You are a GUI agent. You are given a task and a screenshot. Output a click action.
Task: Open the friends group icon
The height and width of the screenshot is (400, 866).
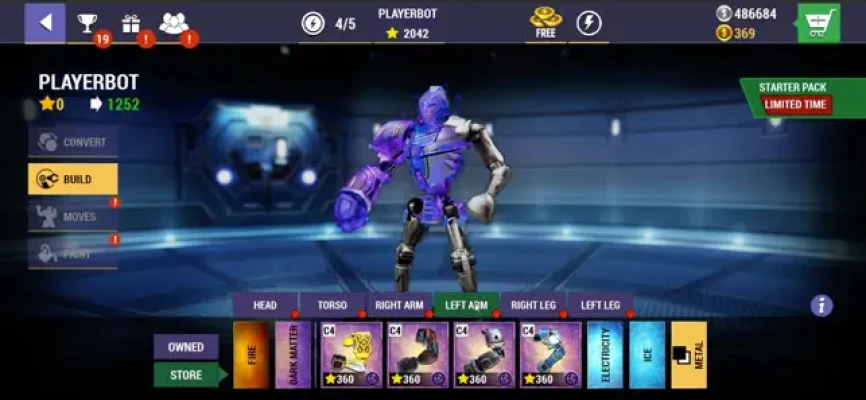(x=173, y=23)
